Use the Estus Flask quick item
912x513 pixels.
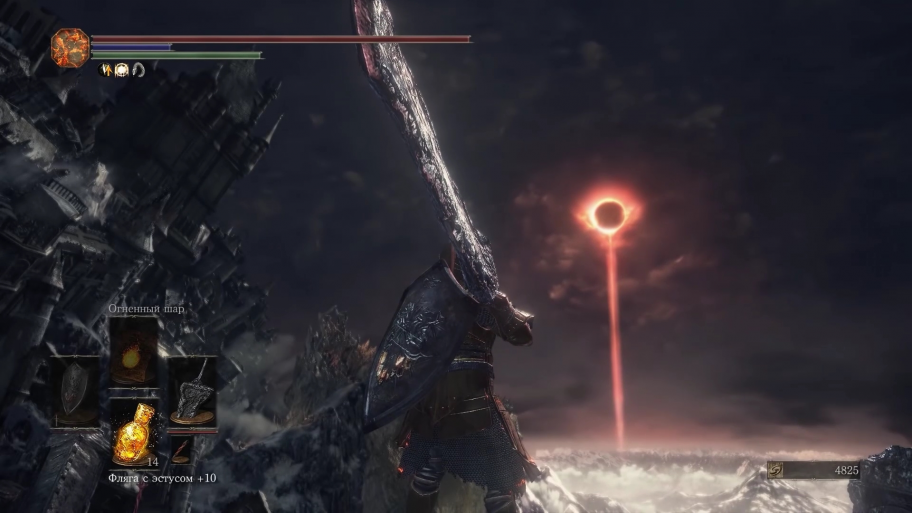(x=133, y=434)
